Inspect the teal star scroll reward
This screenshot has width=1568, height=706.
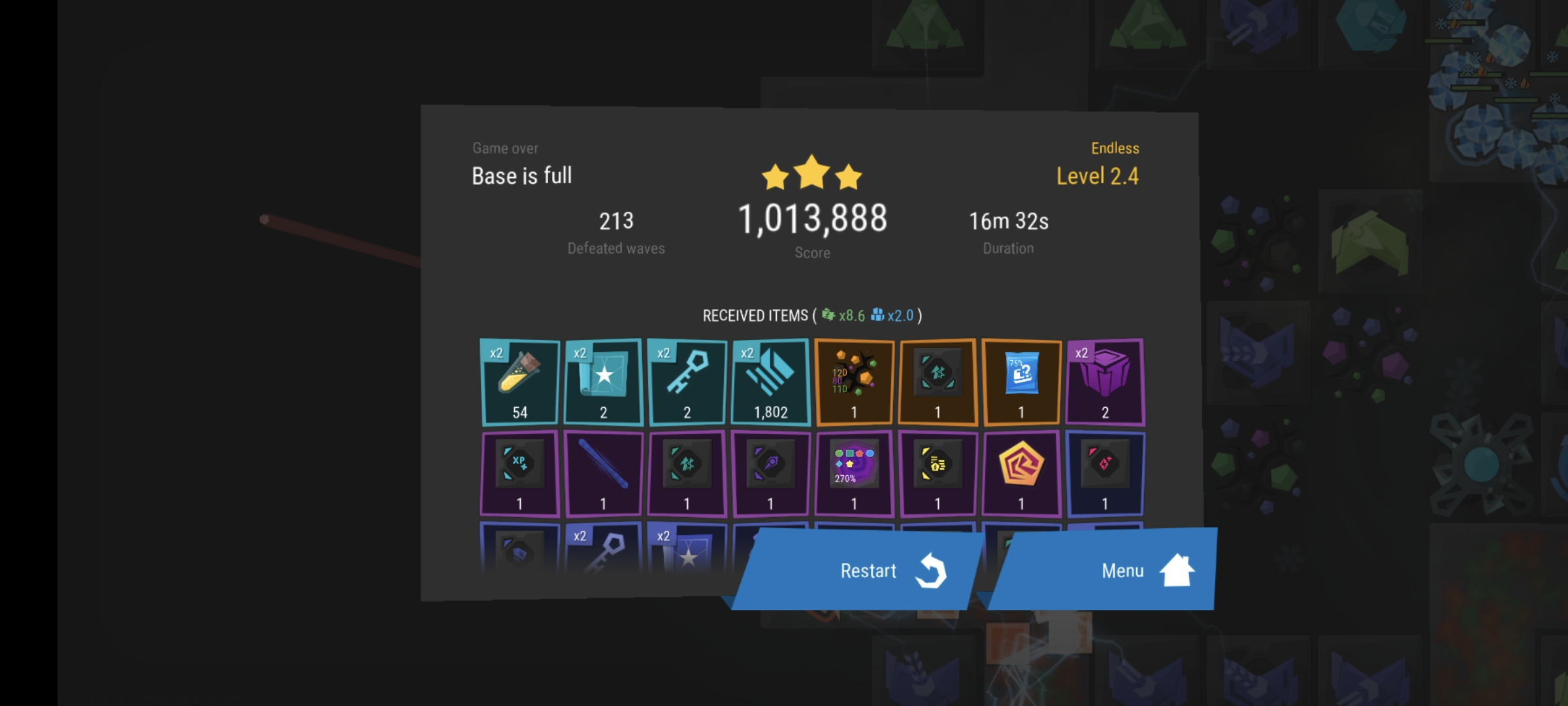pos(604,382)
